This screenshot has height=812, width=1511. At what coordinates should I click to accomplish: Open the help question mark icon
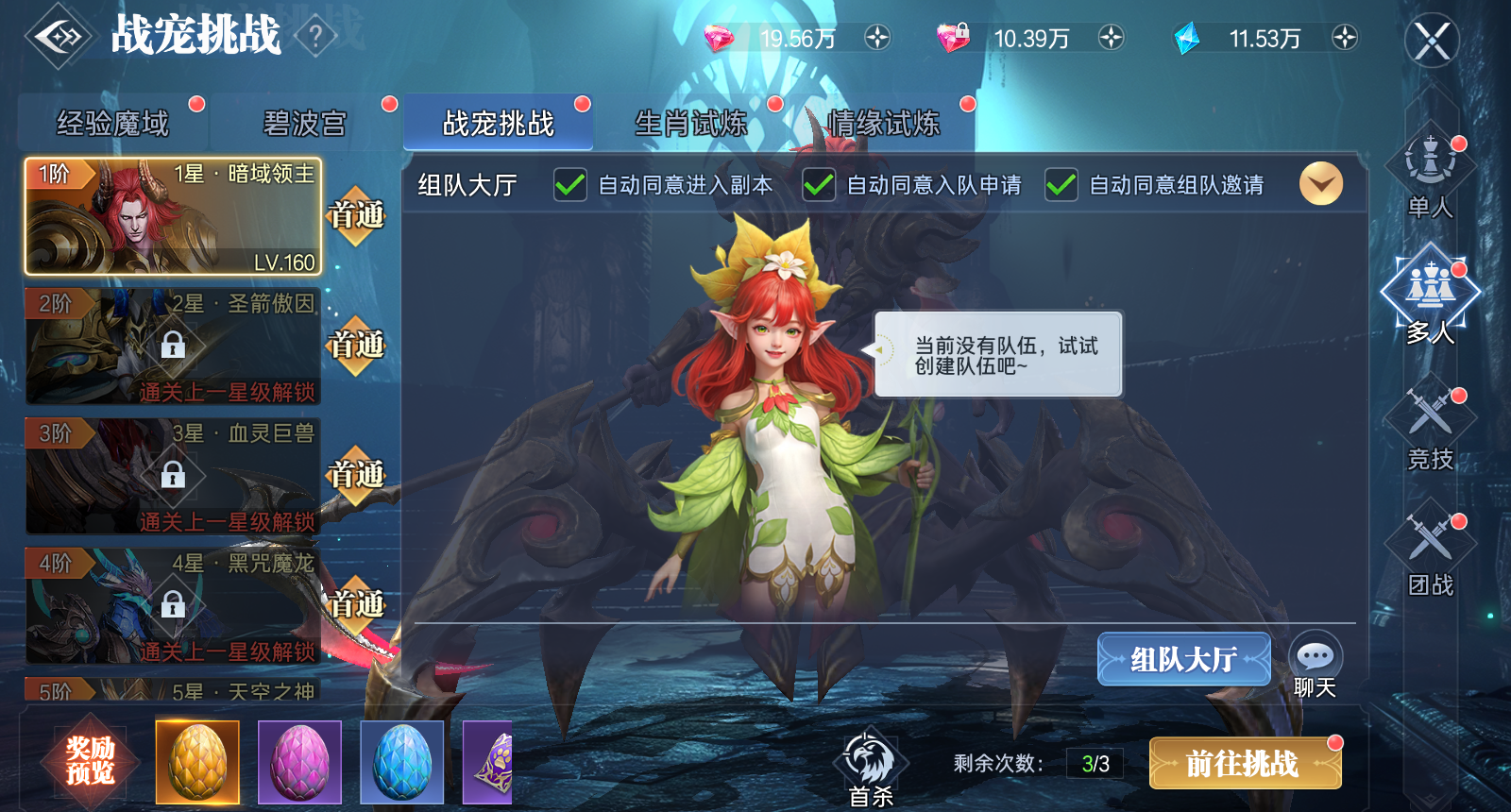click(x=314, y=35)
